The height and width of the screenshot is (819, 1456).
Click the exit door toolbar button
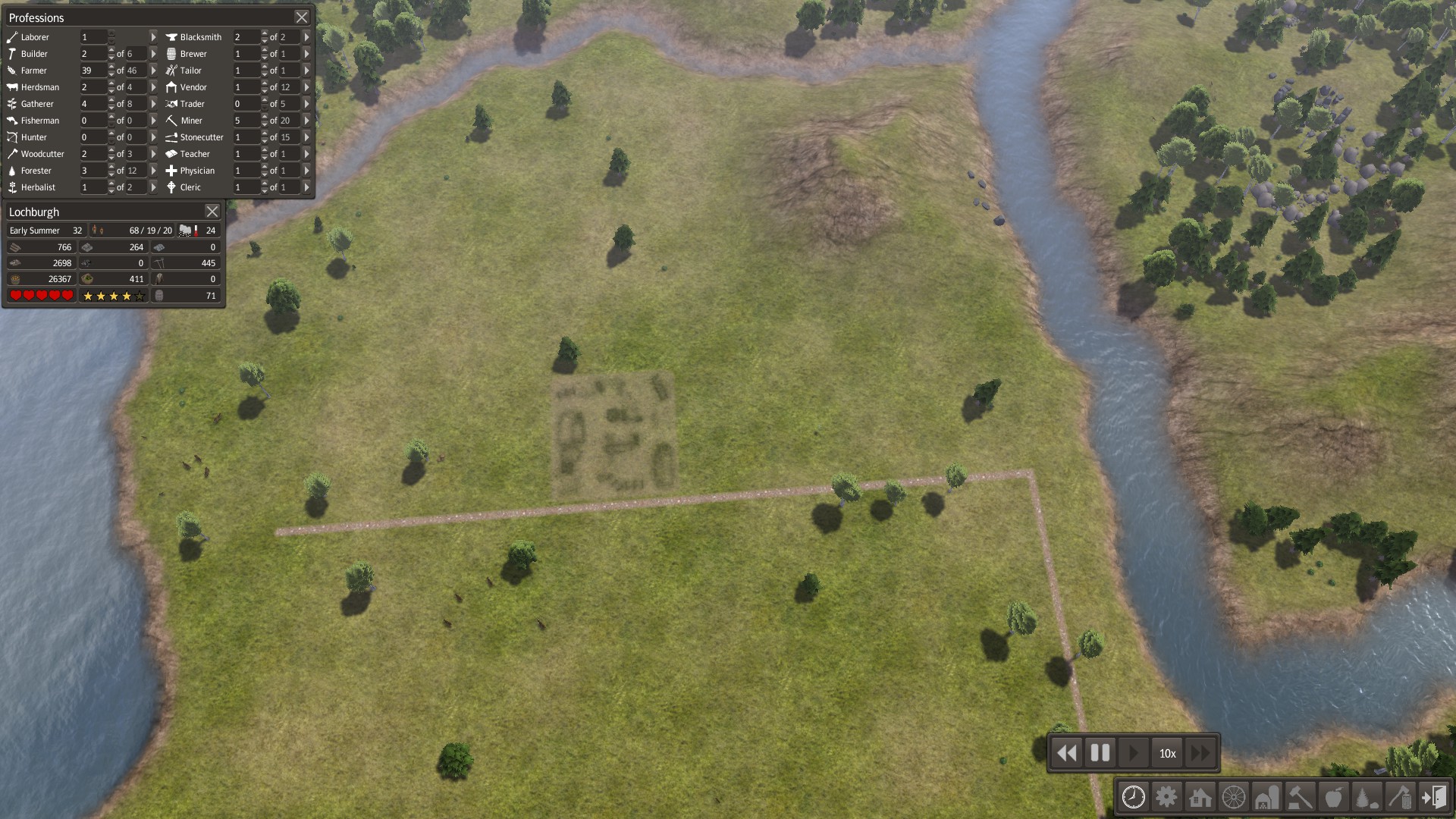(x=1434, y=797)
